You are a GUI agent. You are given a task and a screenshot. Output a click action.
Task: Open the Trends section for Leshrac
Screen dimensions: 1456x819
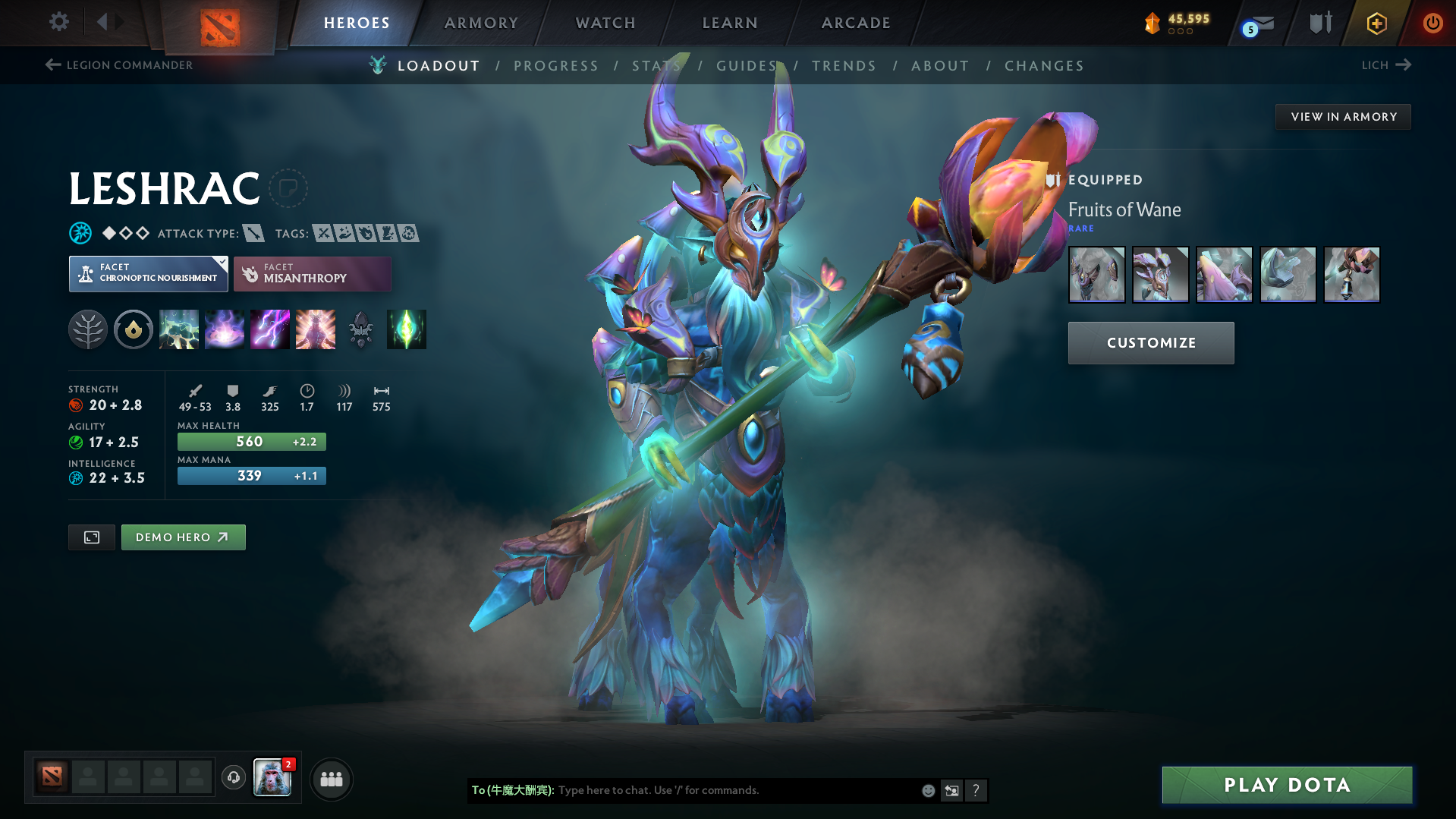844,66
